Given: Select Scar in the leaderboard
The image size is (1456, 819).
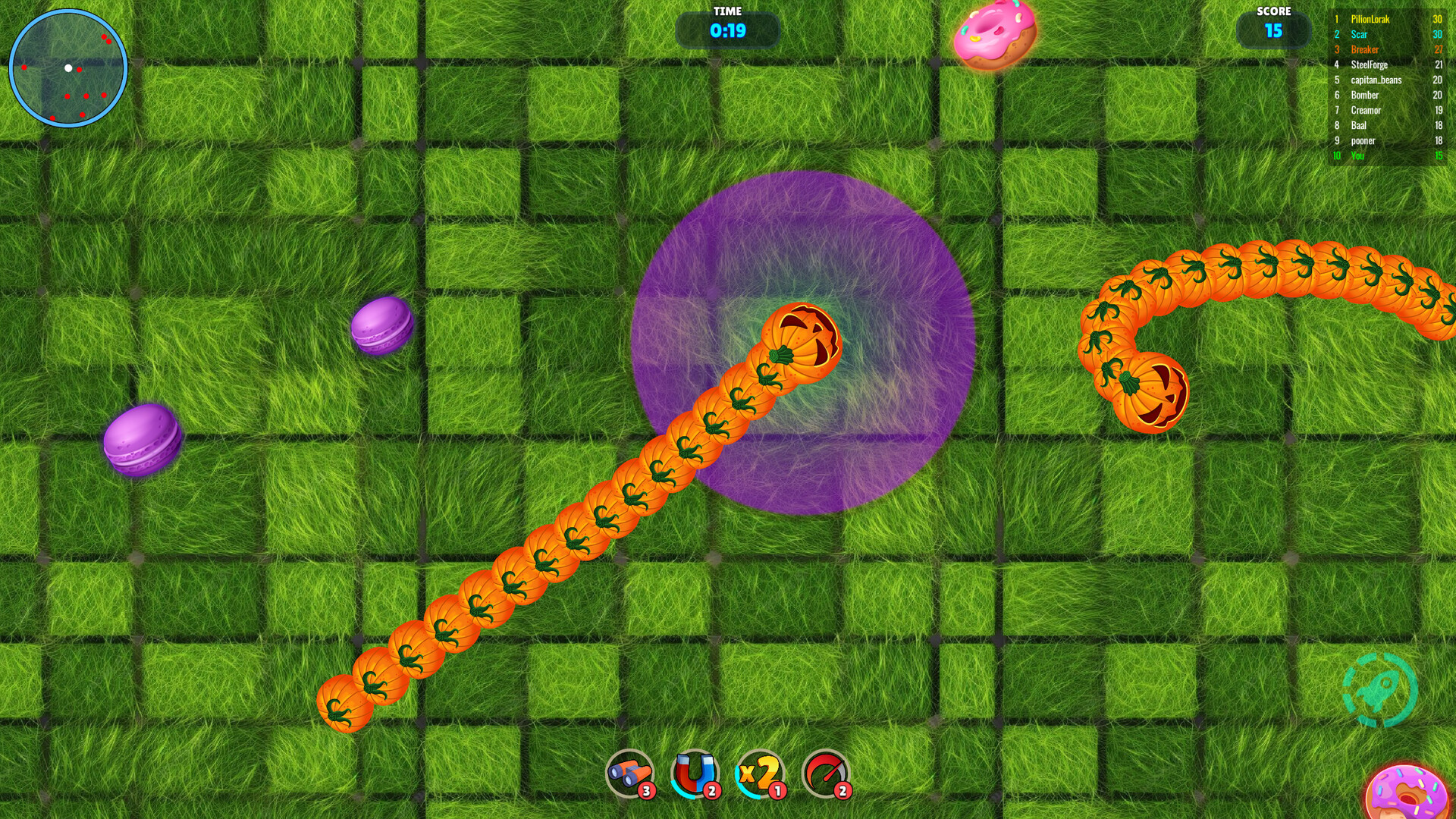Looking at the screenshot, I should coord(1360,34).
